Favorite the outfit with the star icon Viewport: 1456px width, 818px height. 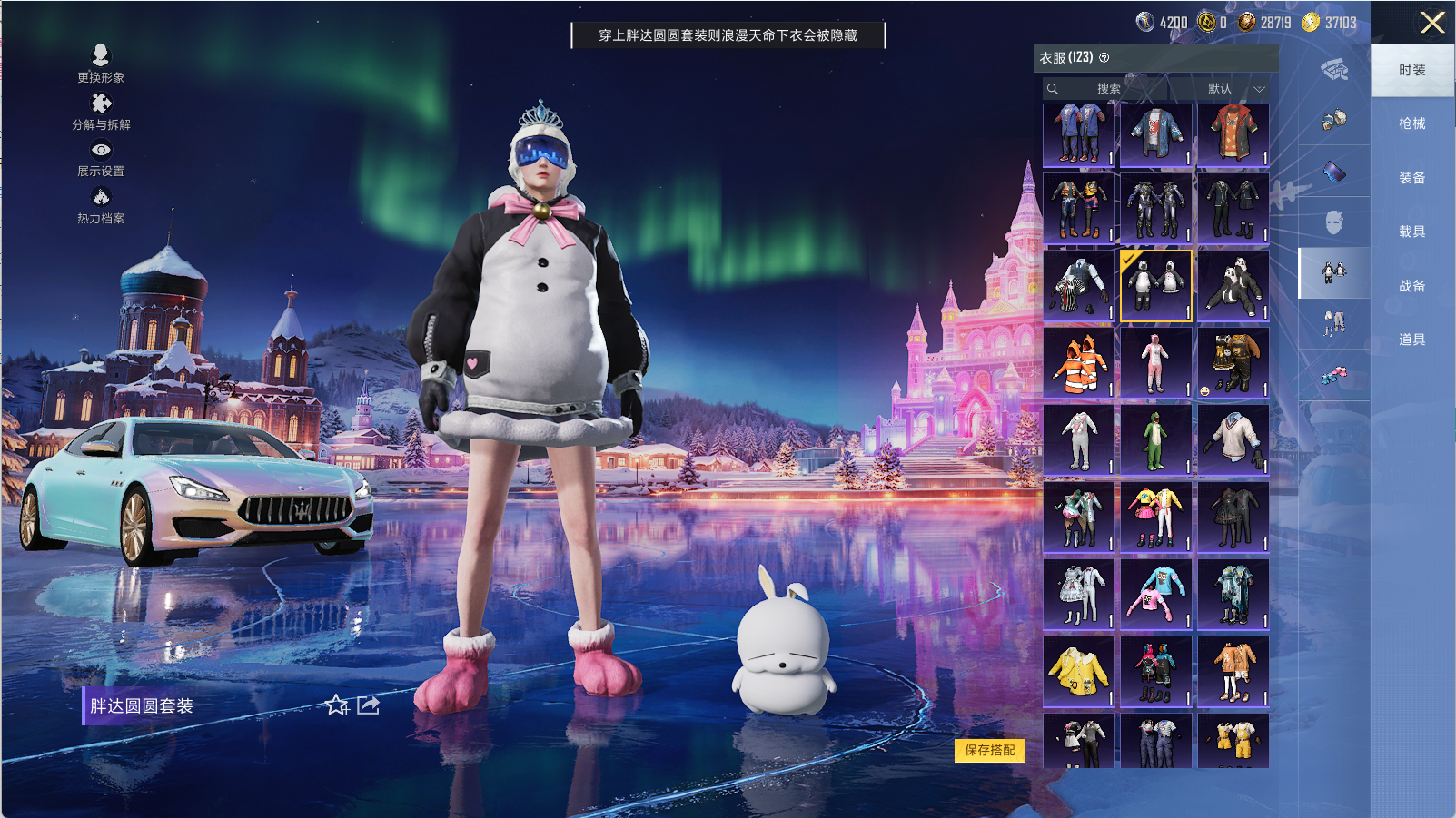tap(337, 705)
